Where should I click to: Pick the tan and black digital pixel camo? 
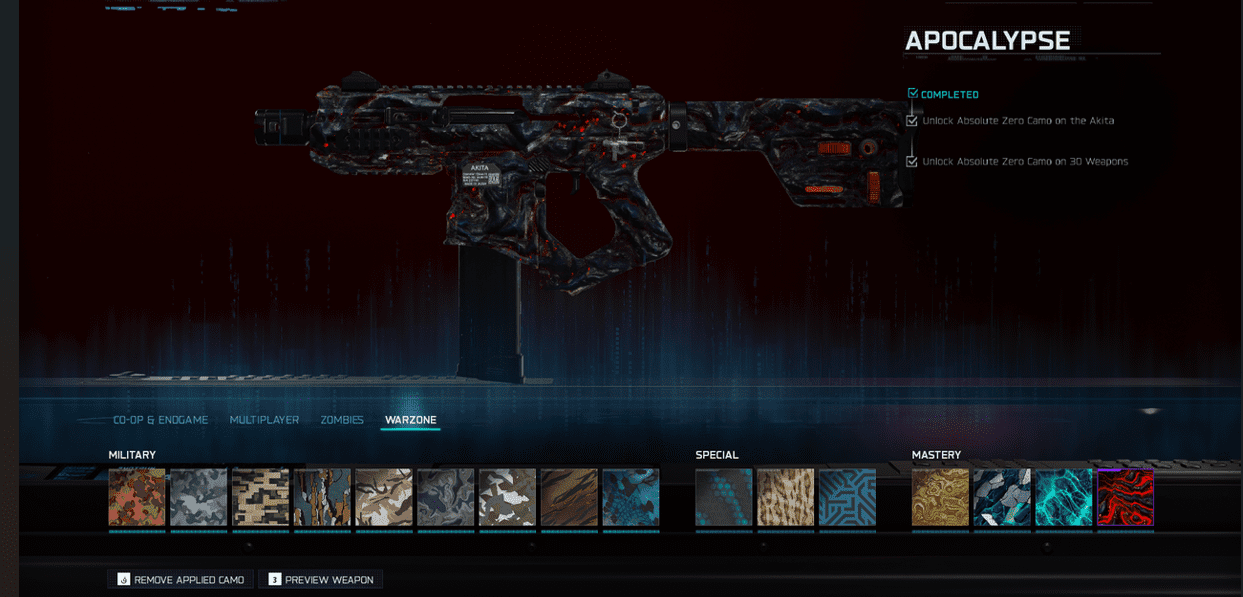pyautogui.click(x=260, y=497)
